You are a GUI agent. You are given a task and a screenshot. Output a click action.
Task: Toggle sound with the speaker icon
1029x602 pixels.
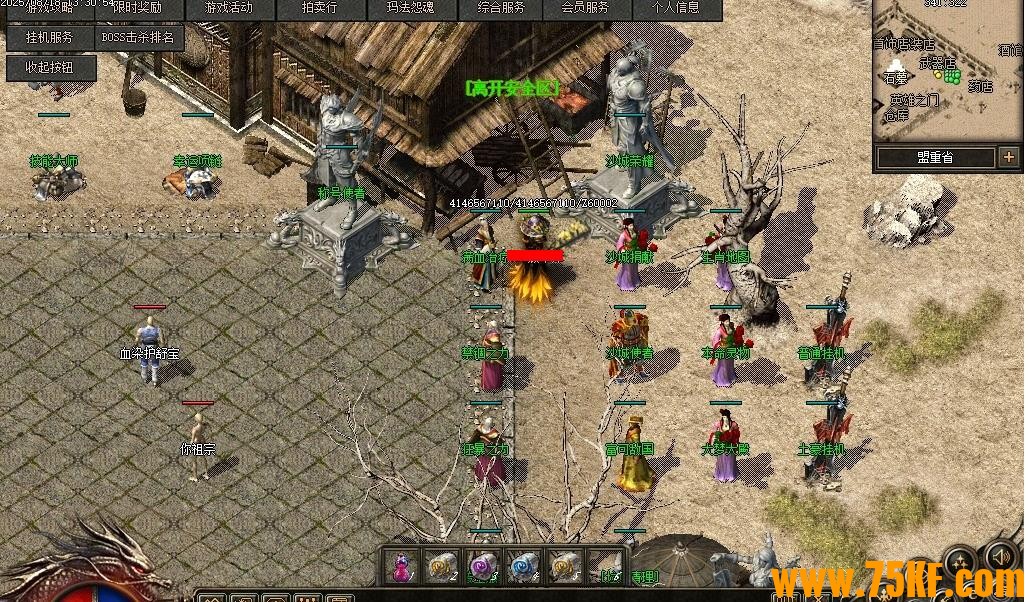tap(1000, 556)
